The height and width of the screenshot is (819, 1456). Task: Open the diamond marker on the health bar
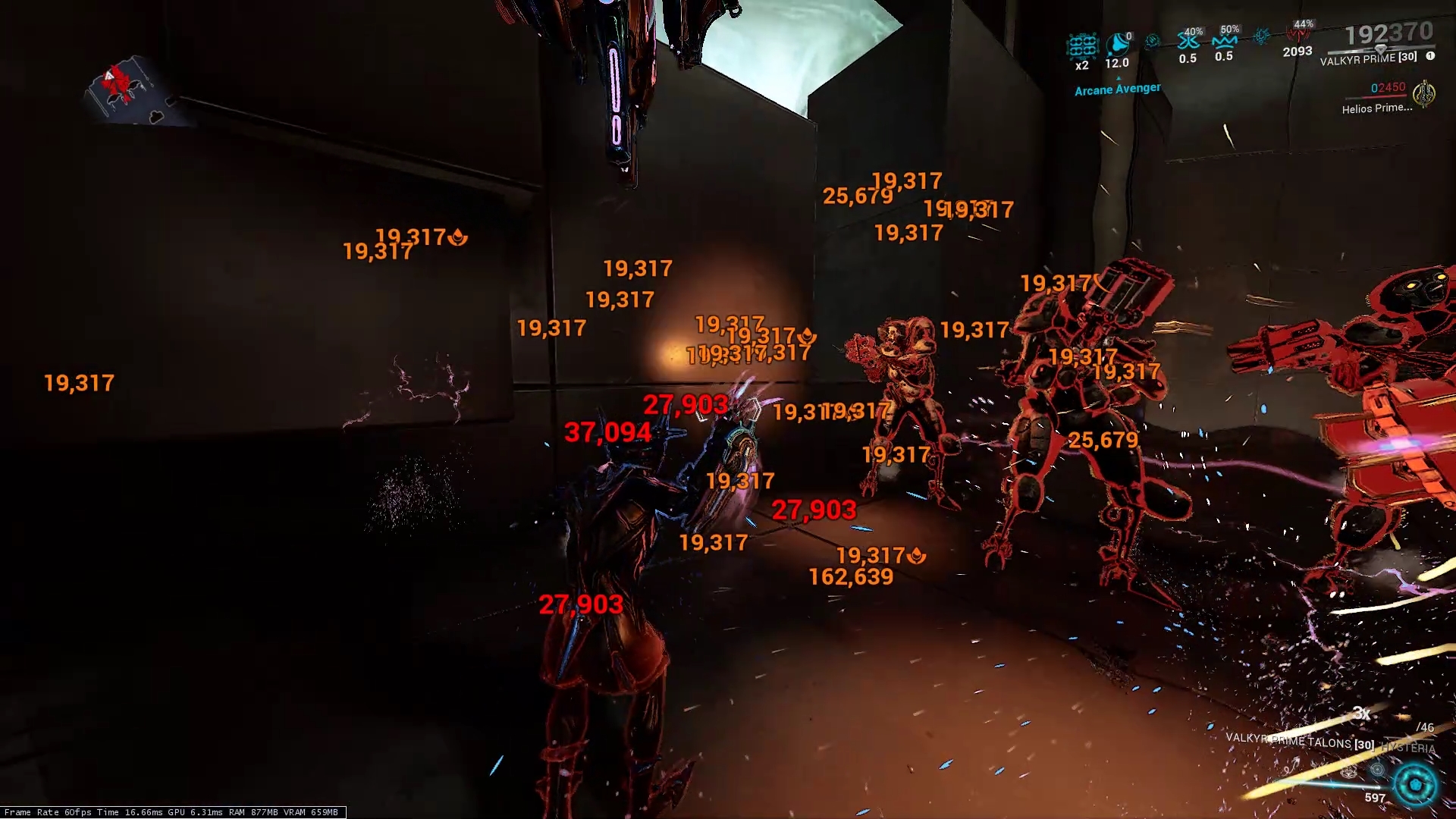[1380, 50]
